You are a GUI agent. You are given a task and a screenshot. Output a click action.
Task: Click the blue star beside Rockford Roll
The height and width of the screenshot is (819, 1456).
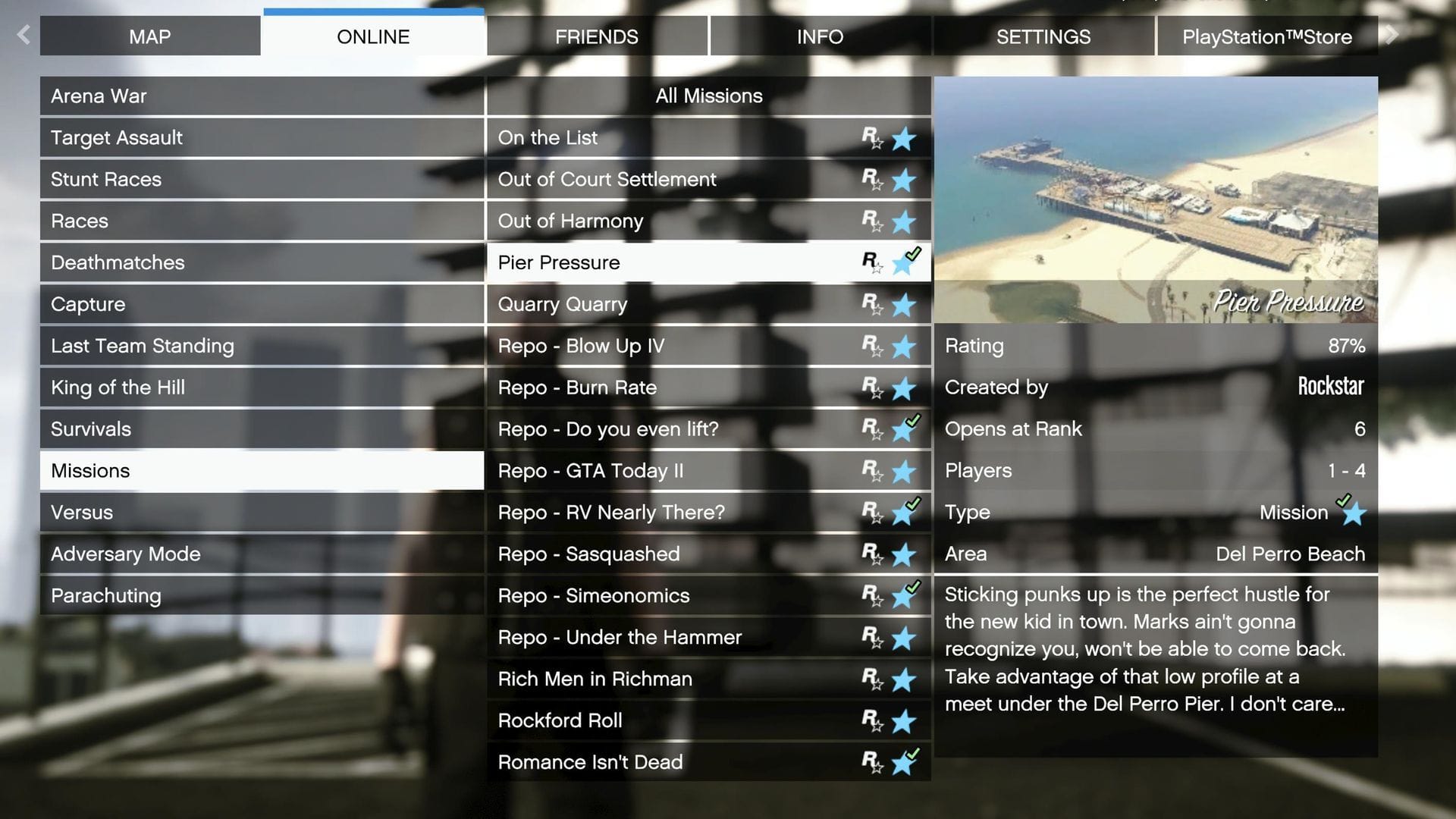pos(902,721)
